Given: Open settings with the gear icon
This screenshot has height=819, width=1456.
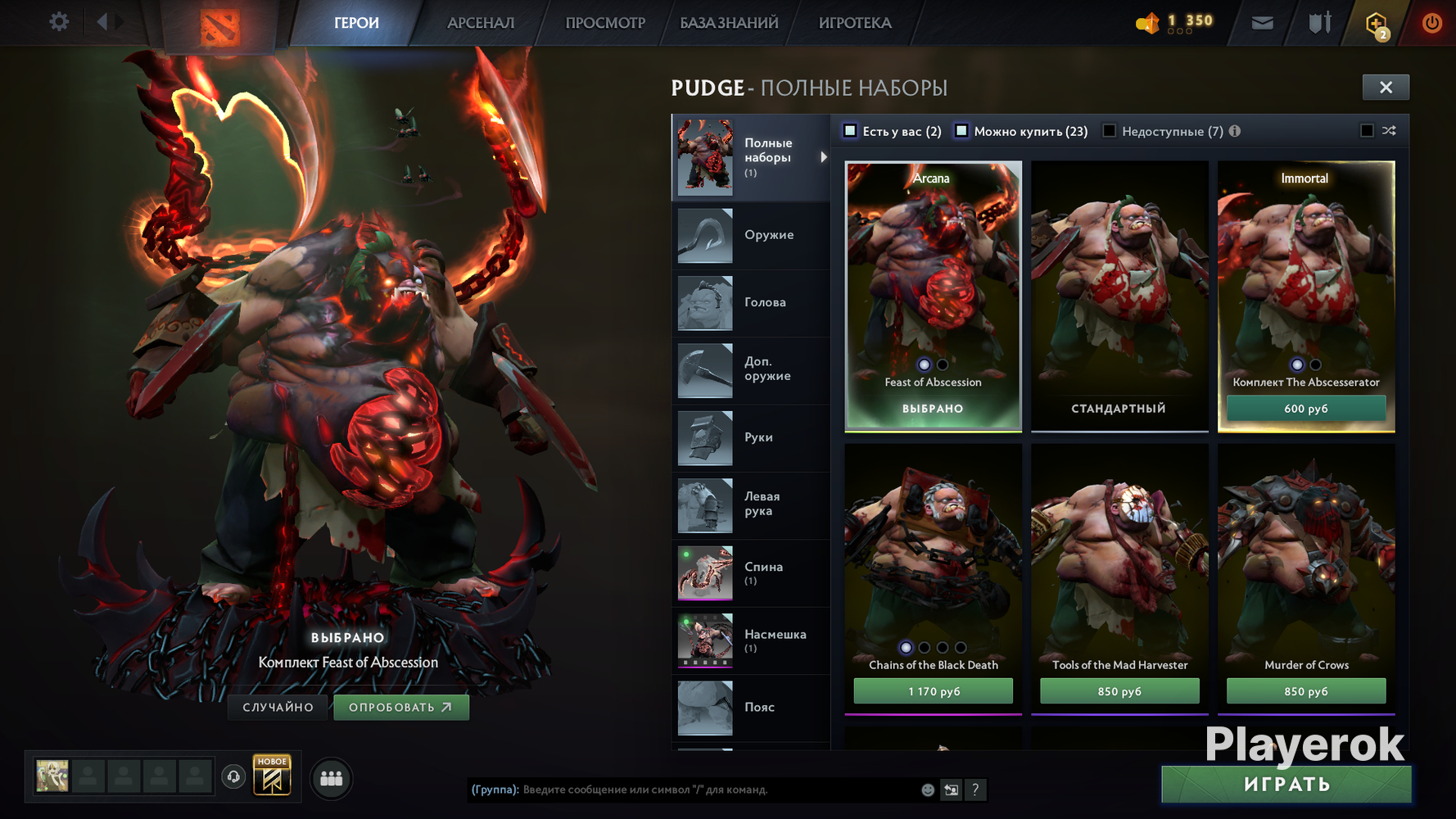Looking at the screenshot, I should (x=59, y=21).
